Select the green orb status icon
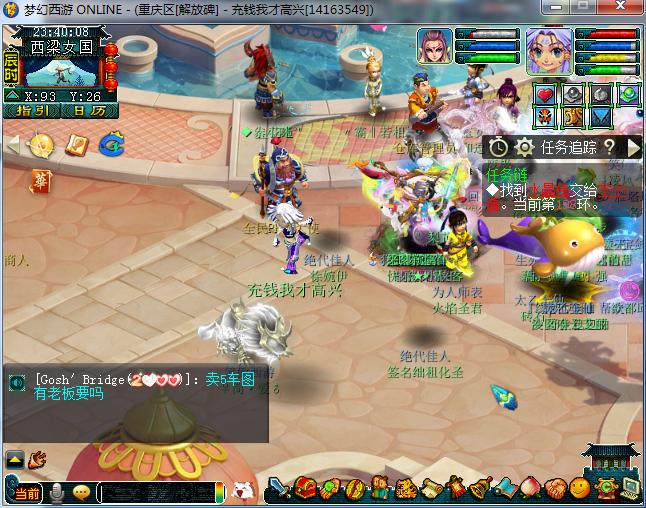 point(628,95)
